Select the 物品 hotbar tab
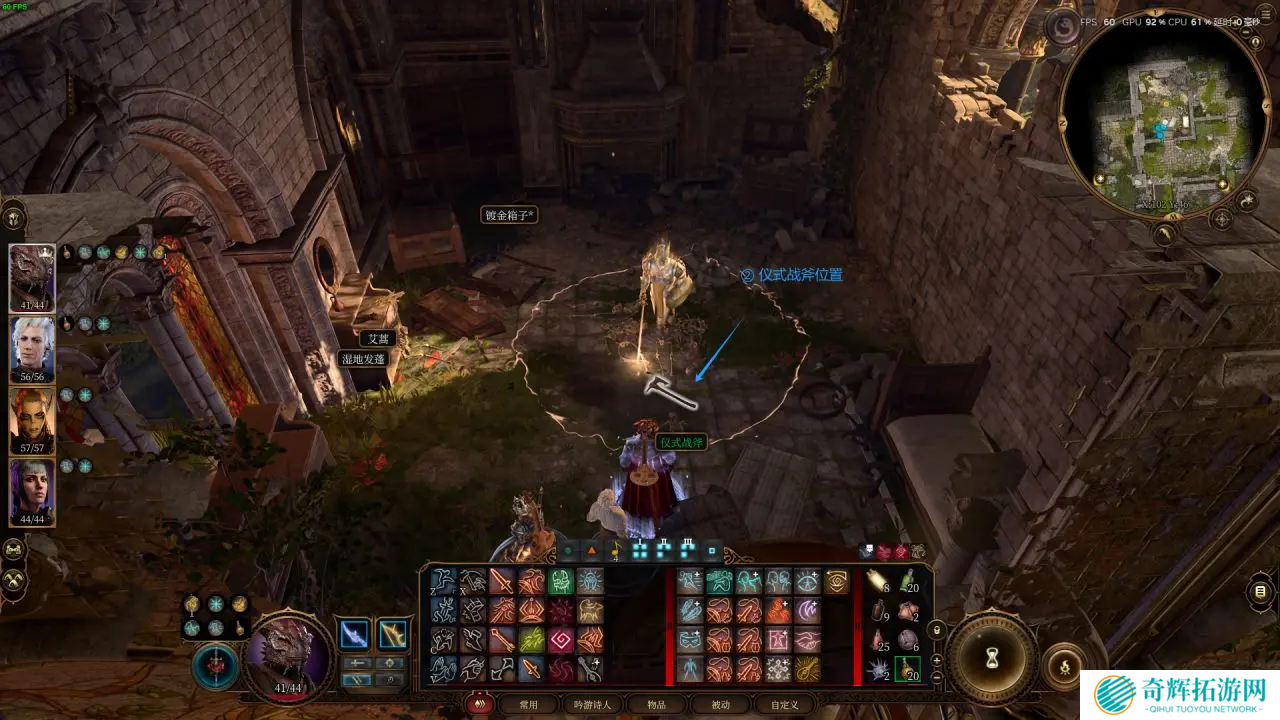The width and height of the screenshot is (1280, 720). point(656,704)
